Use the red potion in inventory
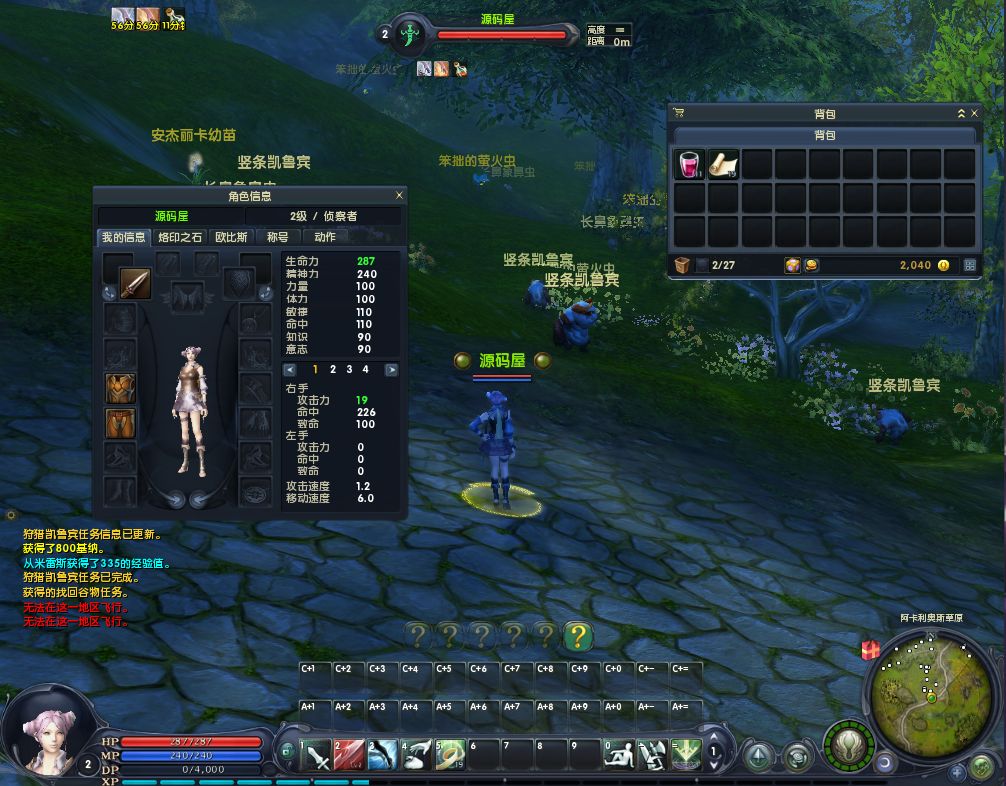Image resolution: width=1006 pixels, height=786 pixels. [x=690, y=164]
